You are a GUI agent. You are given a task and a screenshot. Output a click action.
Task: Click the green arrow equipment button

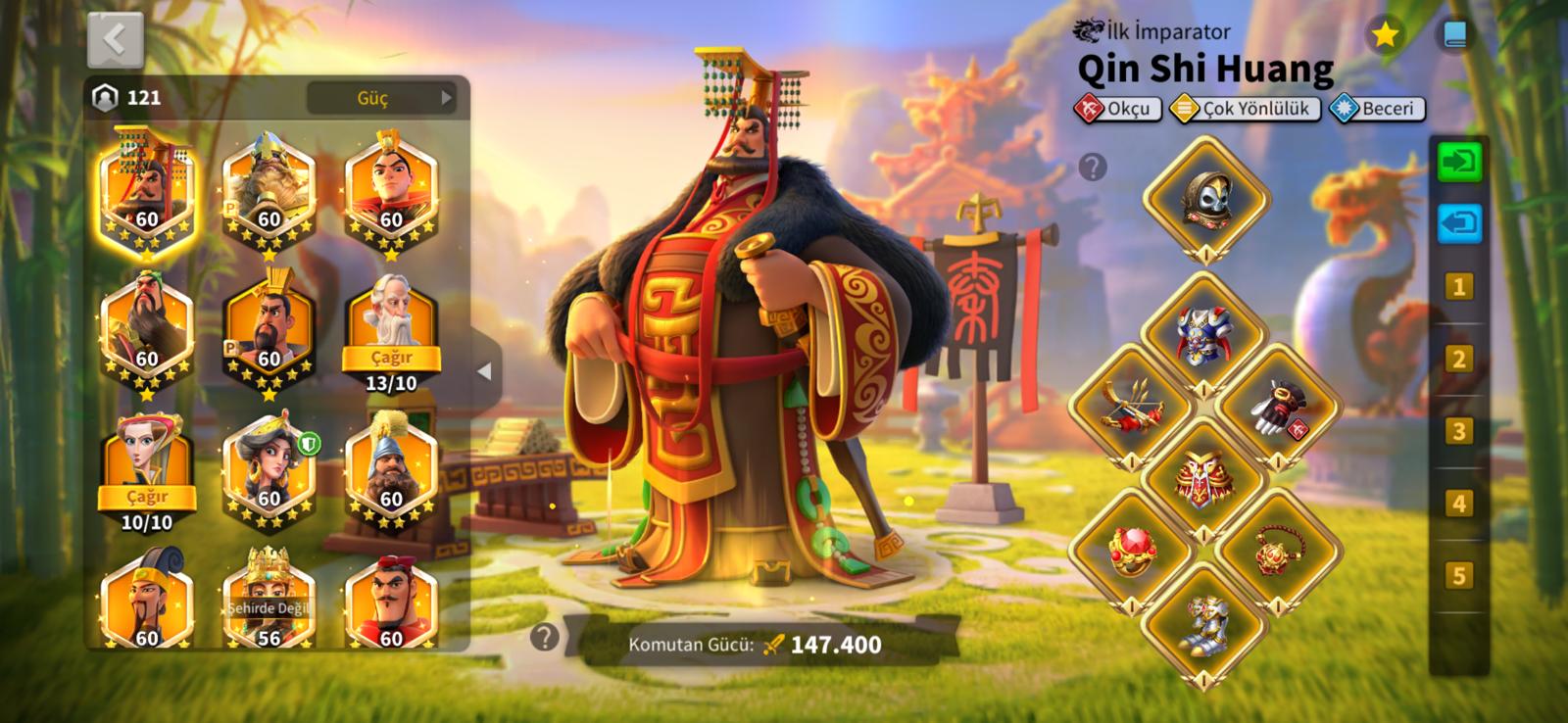point(1459,162)
